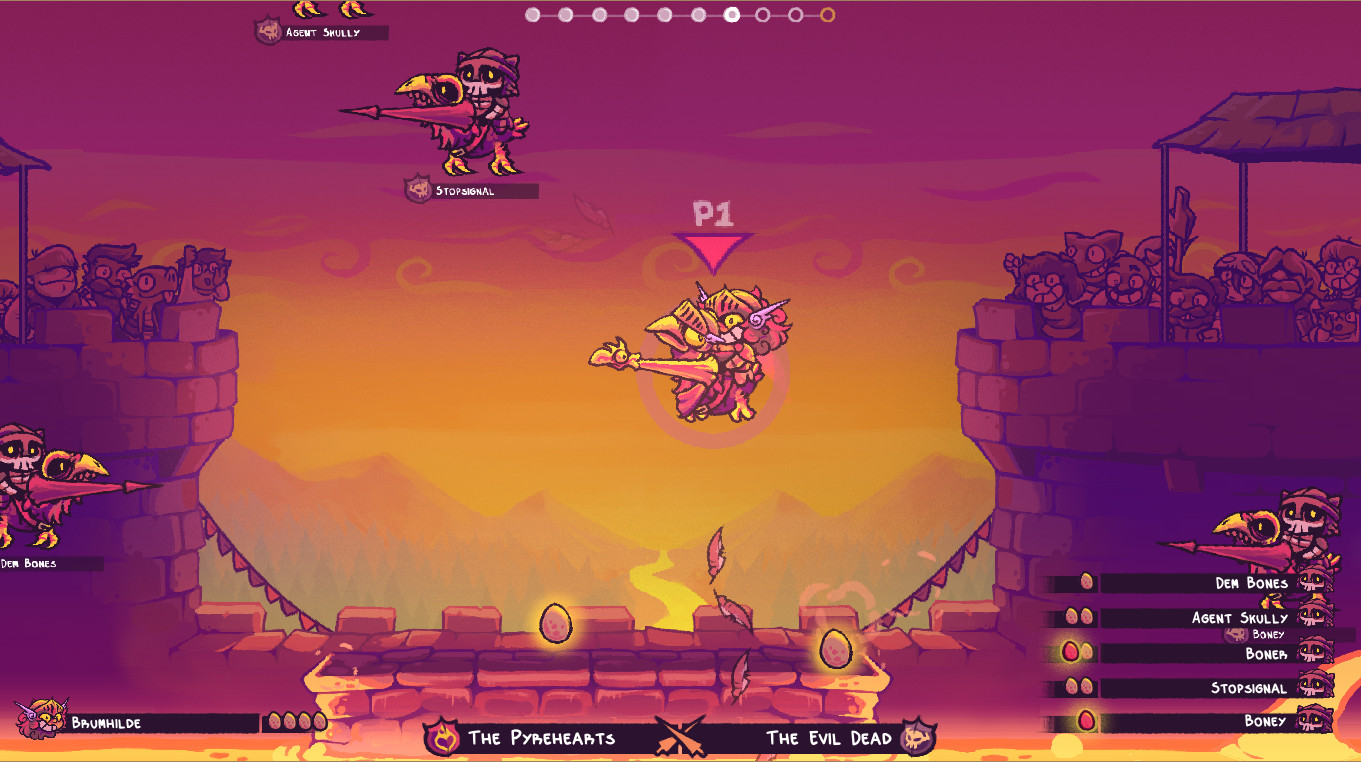The height and width of the screenshot is (762, 1361).
Task: Click the crossed lances versus emblem
Action: [681, 737]
